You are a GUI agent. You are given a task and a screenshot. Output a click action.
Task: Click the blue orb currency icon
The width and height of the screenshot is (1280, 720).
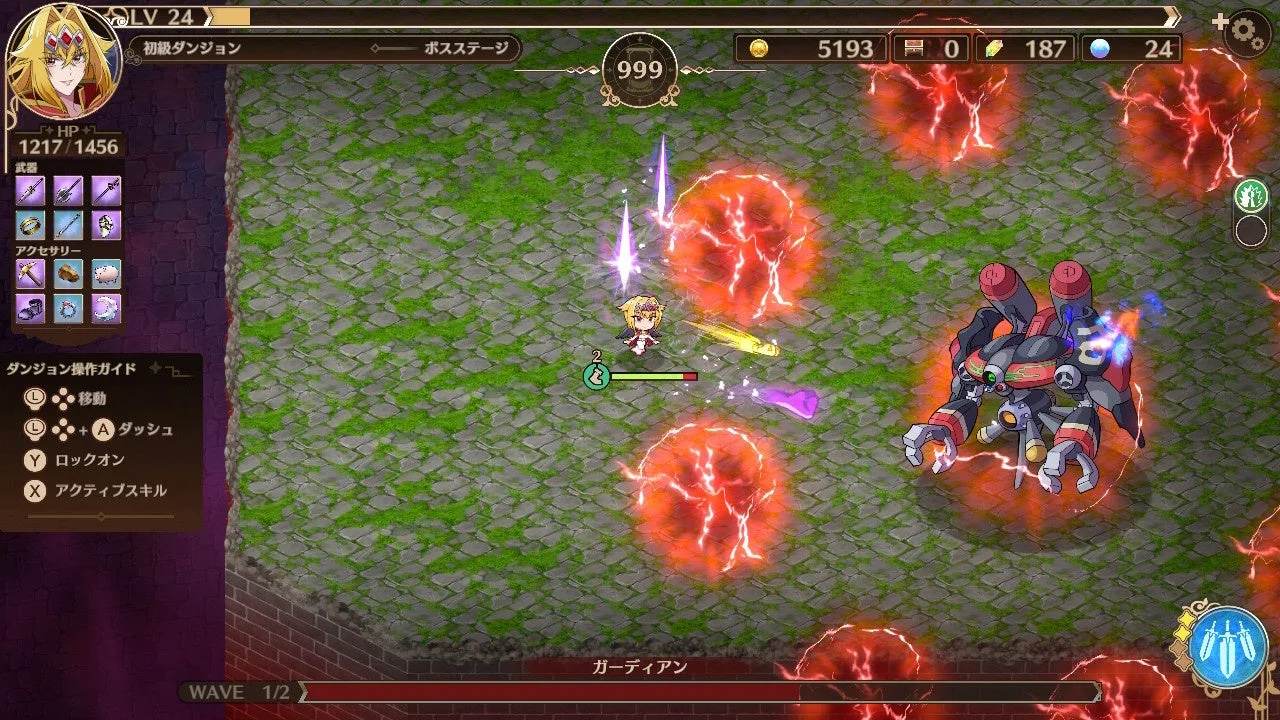[1102, 48]
